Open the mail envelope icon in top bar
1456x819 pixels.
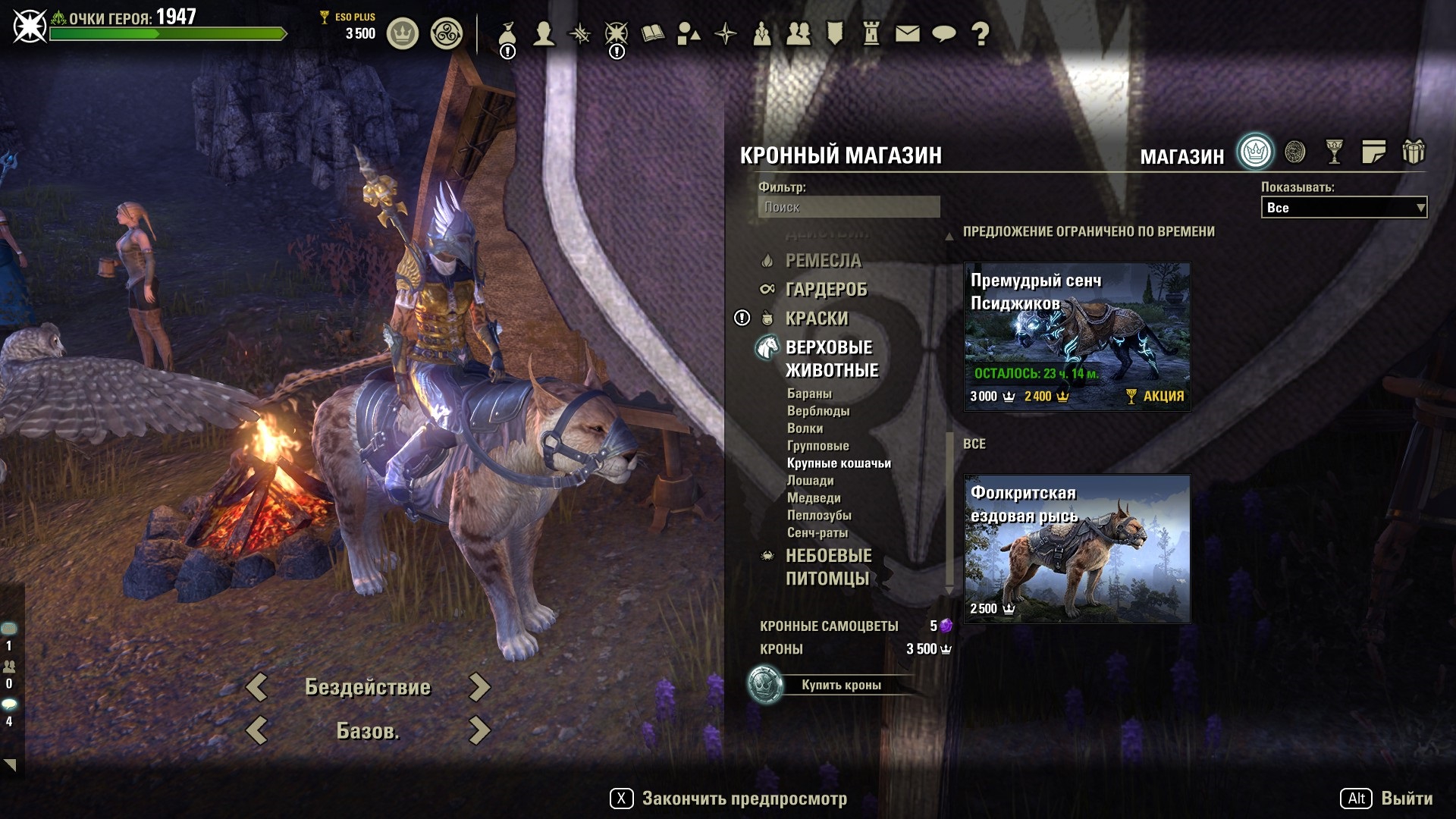pos(907,33)
